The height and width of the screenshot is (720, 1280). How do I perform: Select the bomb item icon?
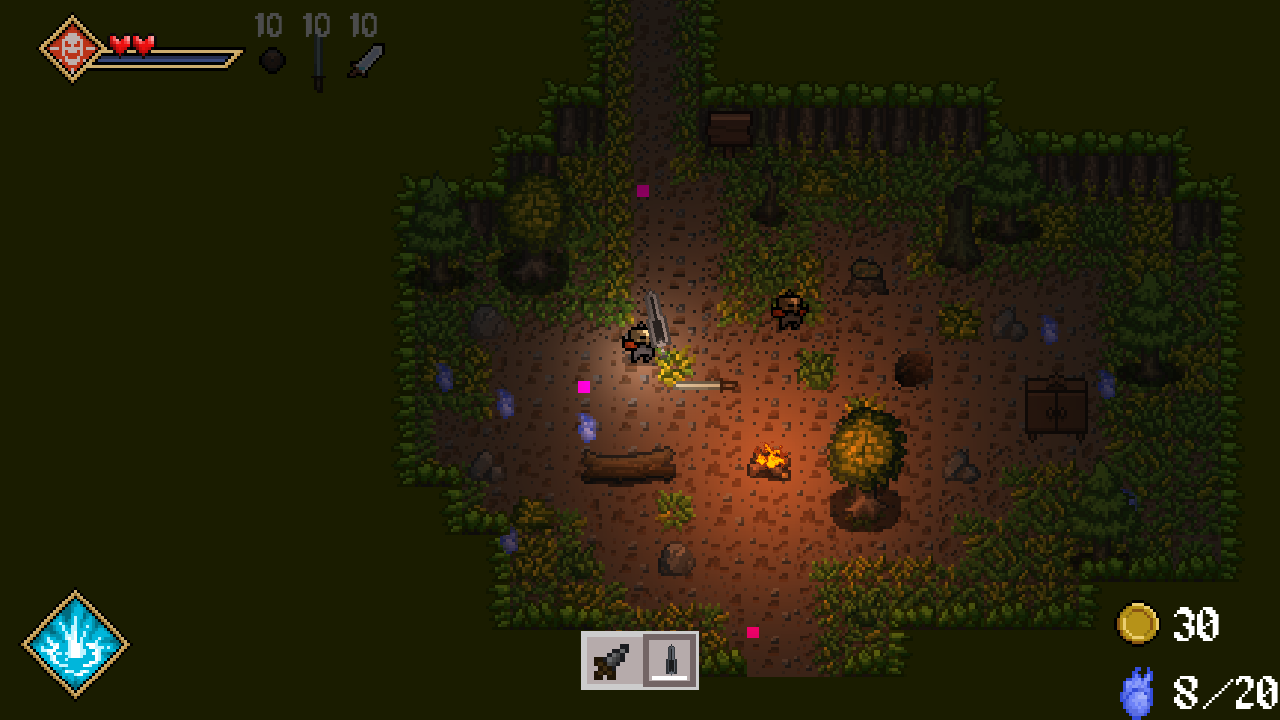click(272, 60)
